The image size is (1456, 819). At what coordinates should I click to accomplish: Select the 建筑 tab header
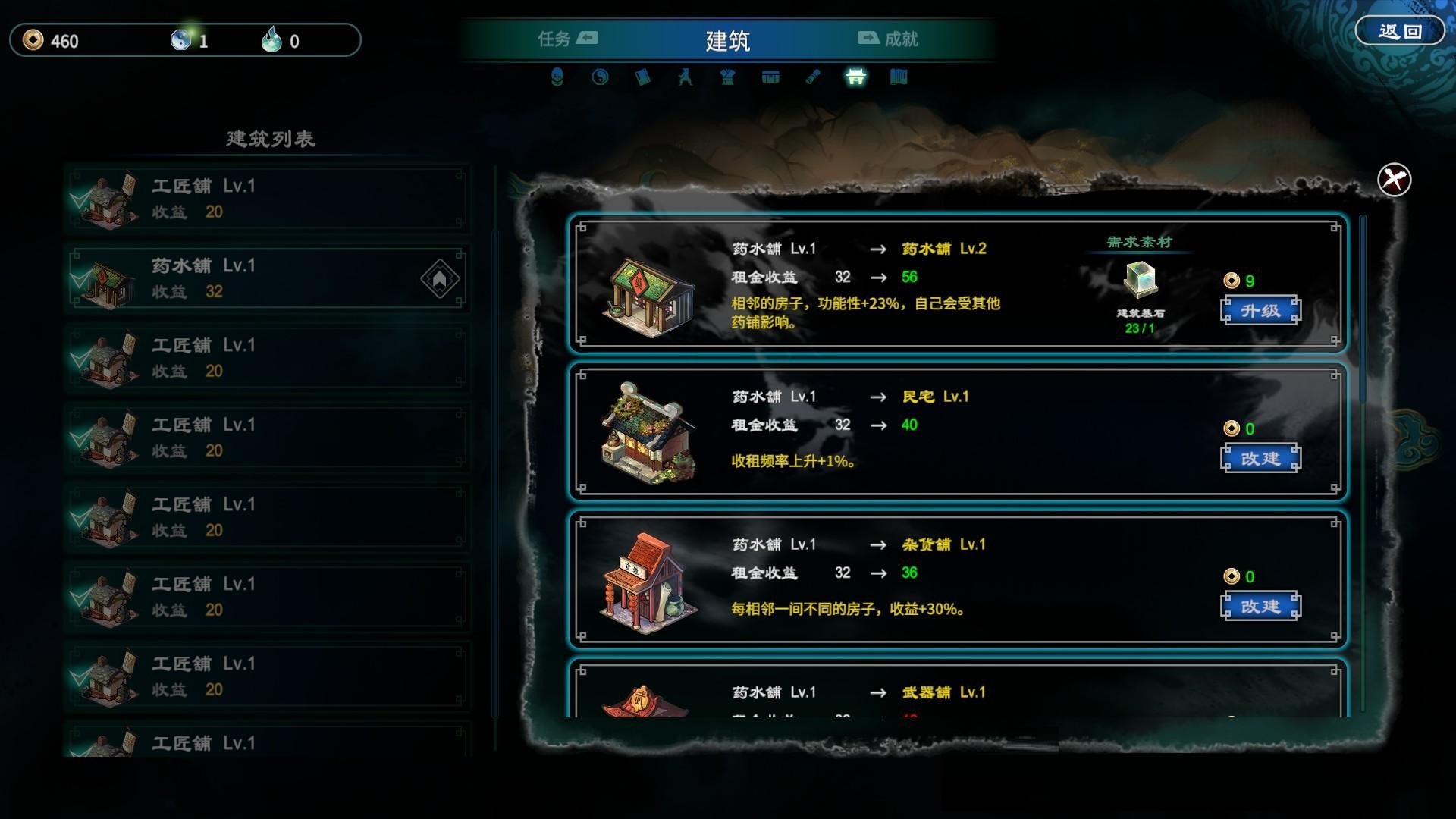[x=727, y=40]
